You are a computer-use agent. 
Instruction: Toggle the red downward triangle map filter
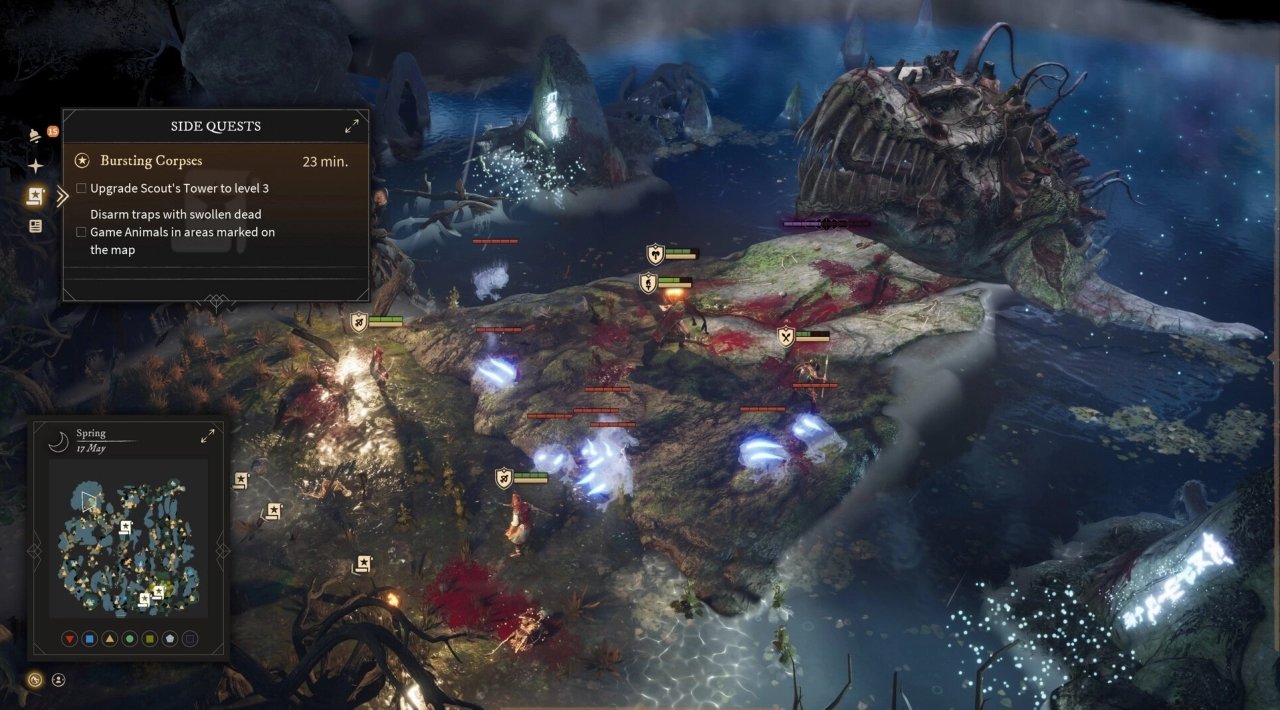point(69,638)
